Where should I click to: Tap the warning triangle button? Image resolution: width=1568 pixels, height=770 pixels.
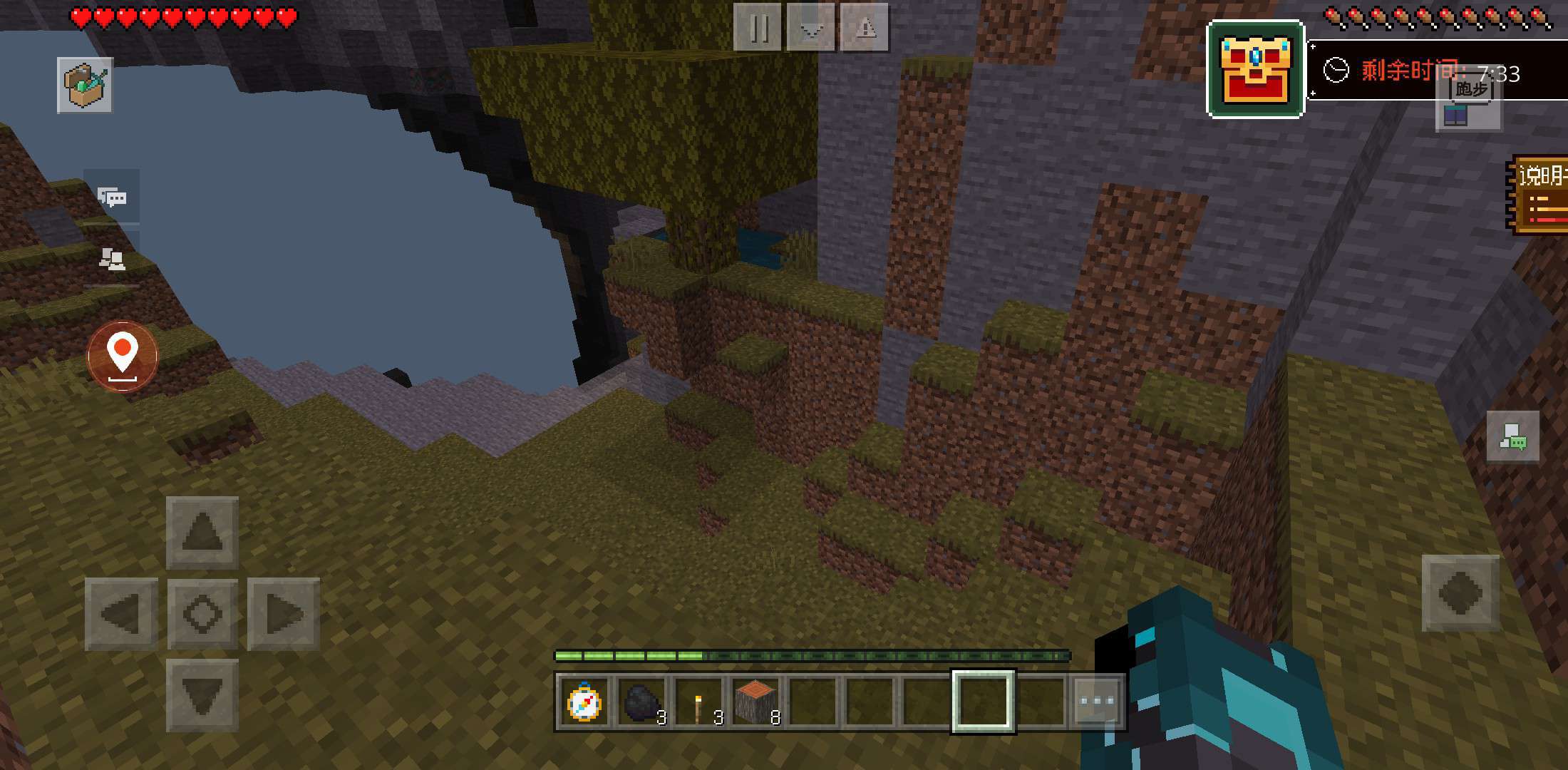[865, 28]
